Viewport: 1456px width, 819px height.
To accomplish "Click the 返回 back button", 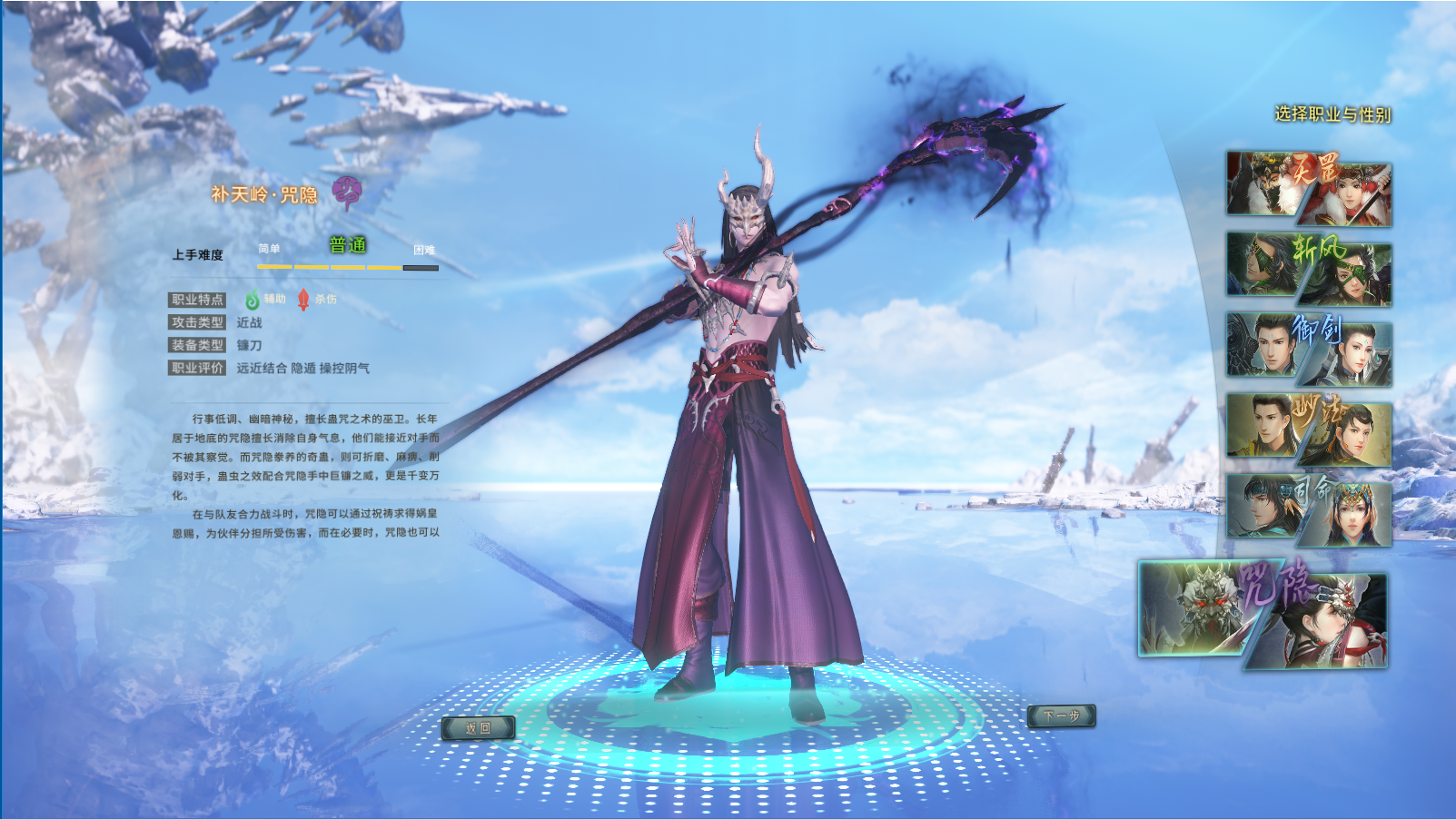I will (x=478, y=727).
